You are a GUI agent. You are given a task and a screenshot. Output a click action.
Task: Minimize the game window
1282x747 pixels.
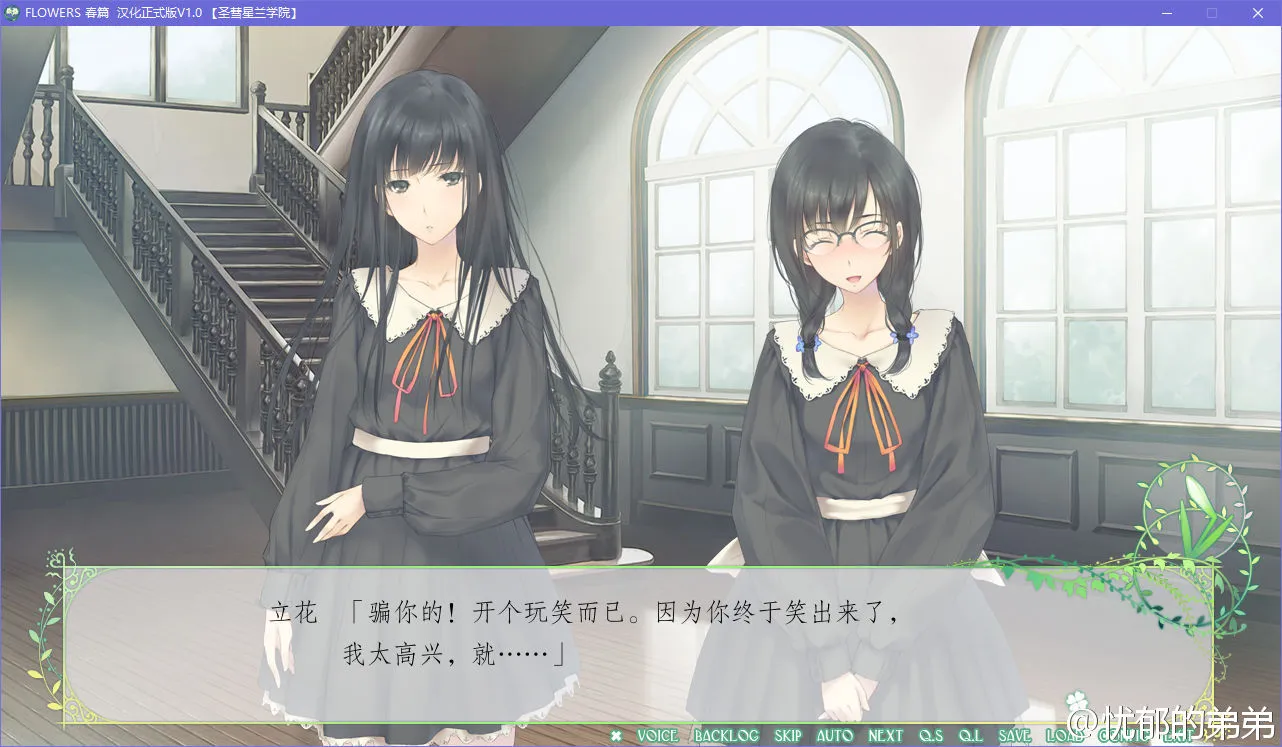1167,13
